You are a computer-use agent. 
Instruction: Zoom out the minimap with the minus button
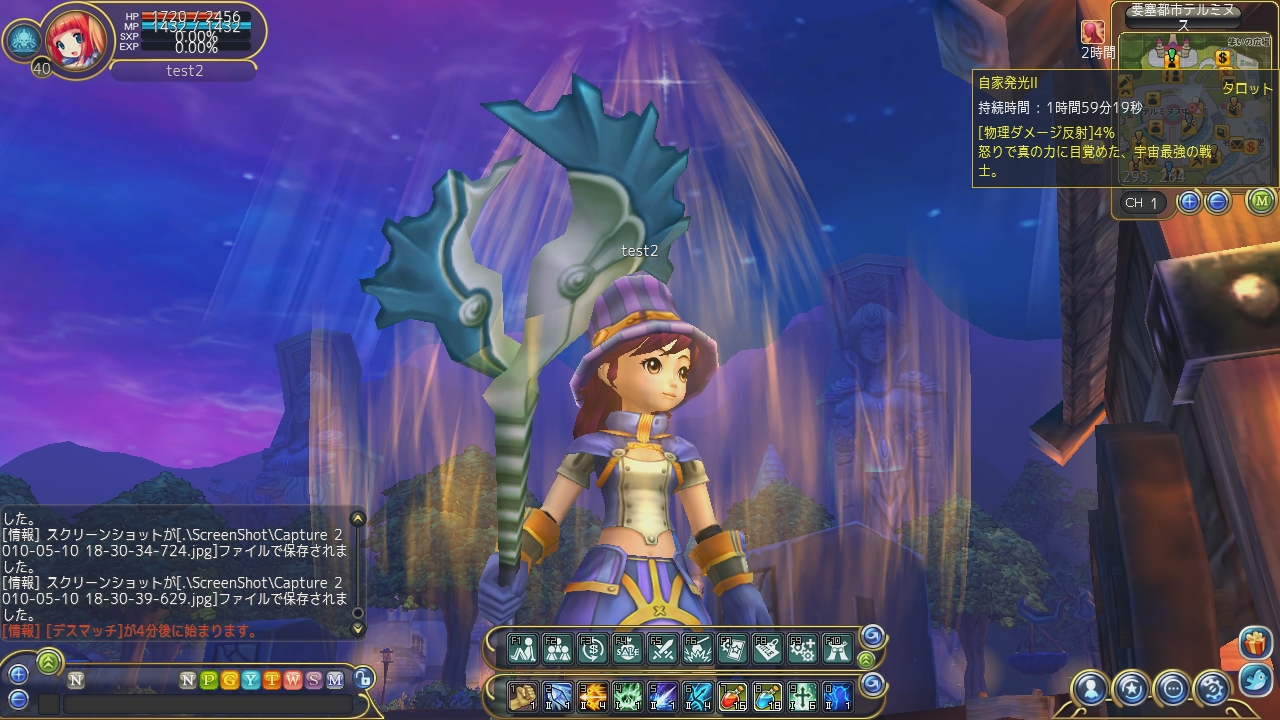(1217, 202)
